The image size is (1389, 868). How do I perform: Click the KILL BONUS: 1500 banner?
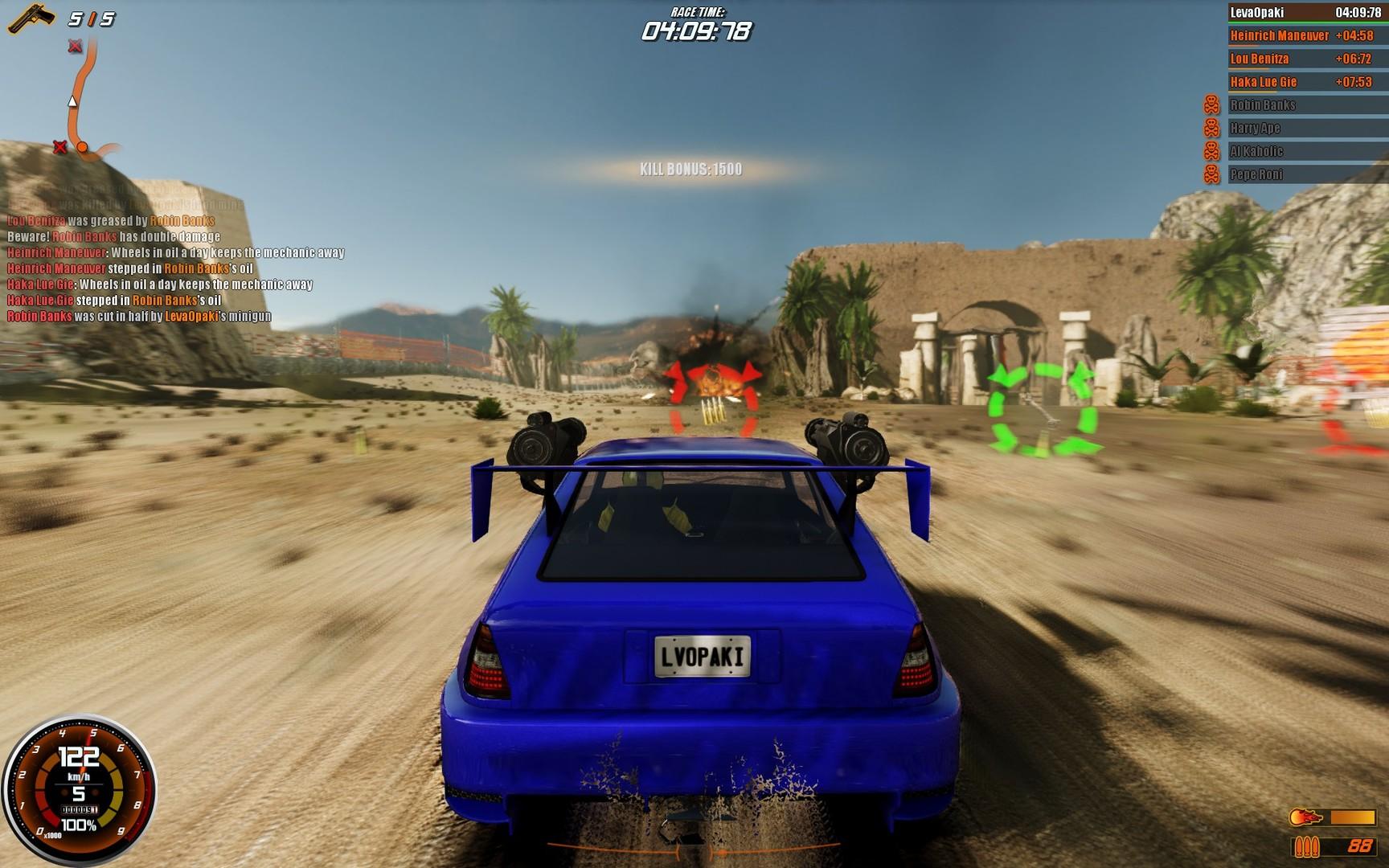(690, 168)
